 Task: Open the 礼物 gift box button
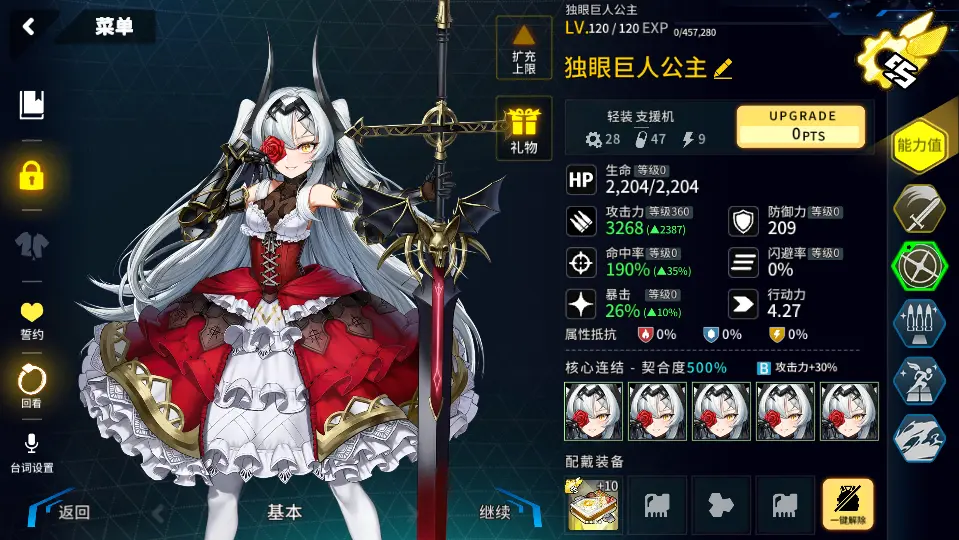click(523, 129)
